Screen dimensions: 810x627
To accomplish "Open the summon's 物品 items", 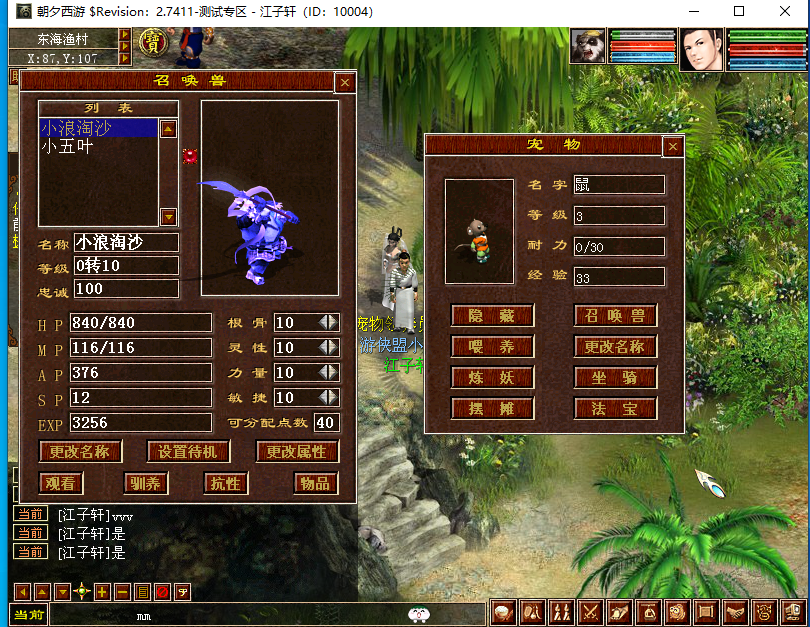I will (314, 483).
